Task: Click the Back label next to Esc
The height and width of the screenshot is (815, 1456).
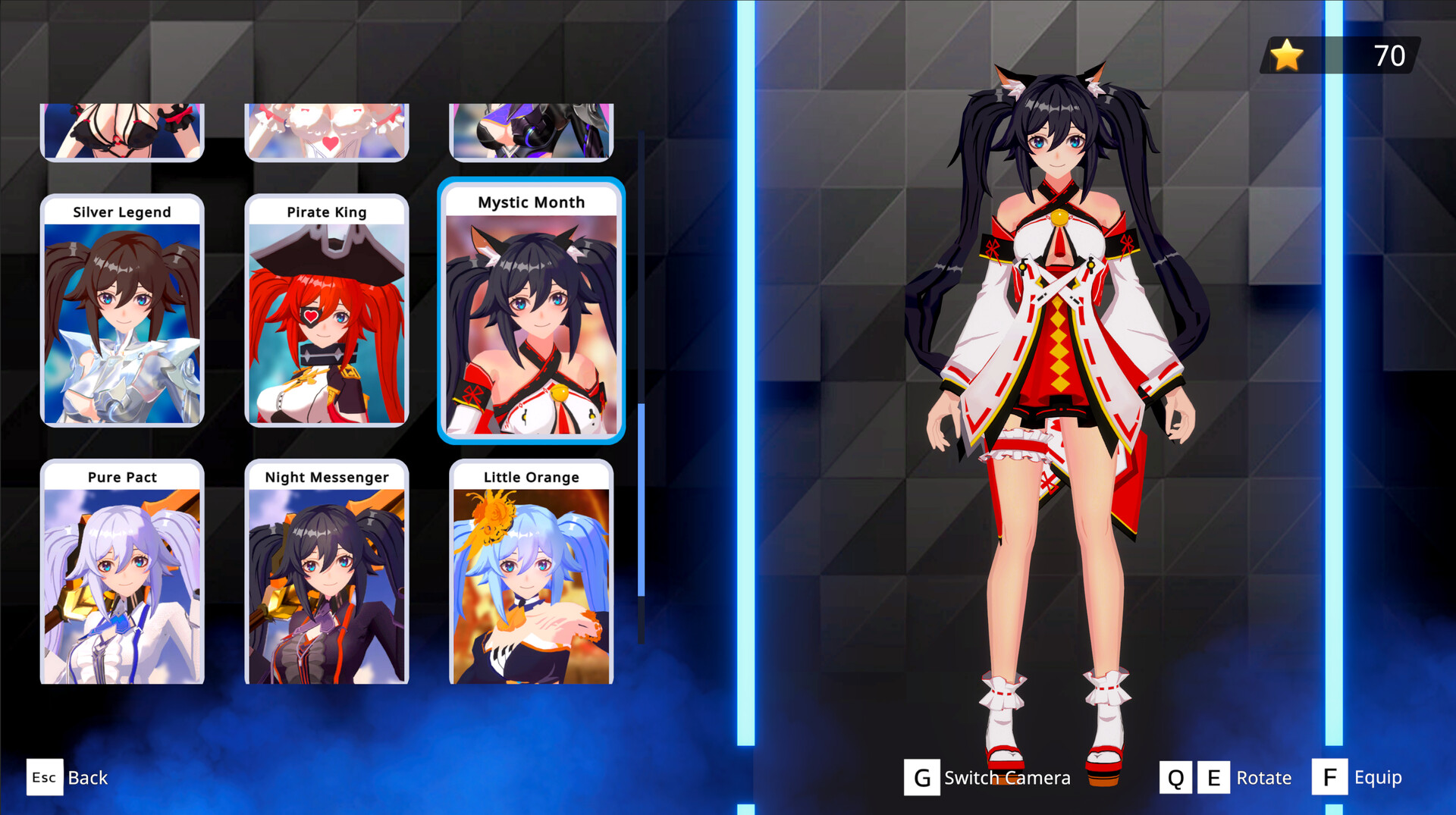Action: click(87, 777)
